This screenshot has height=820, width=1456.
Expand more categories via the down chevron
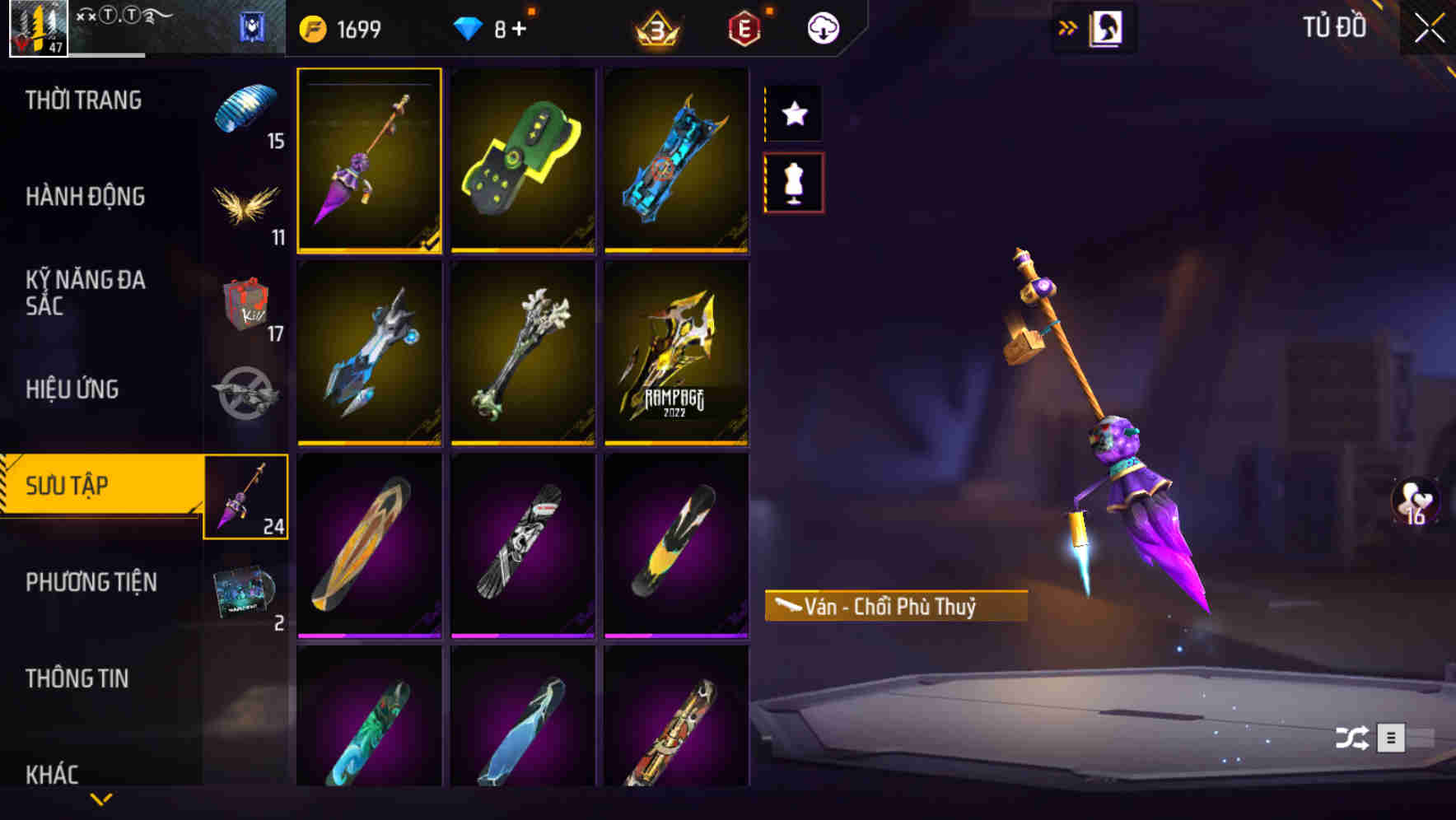coord(103,800)
